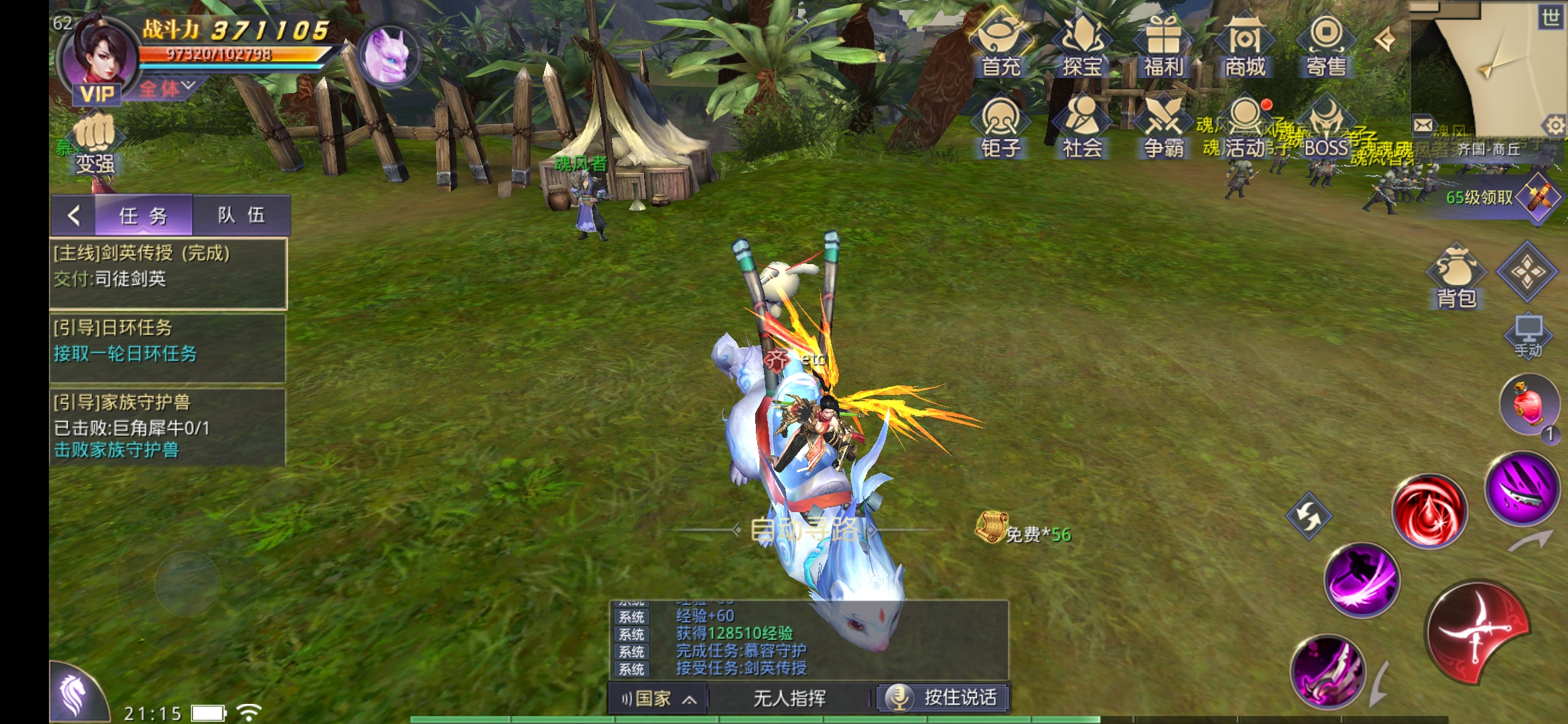1568x724 pixels.
Task: Switch to the 队伍 team tab
Action: point(241,215)
